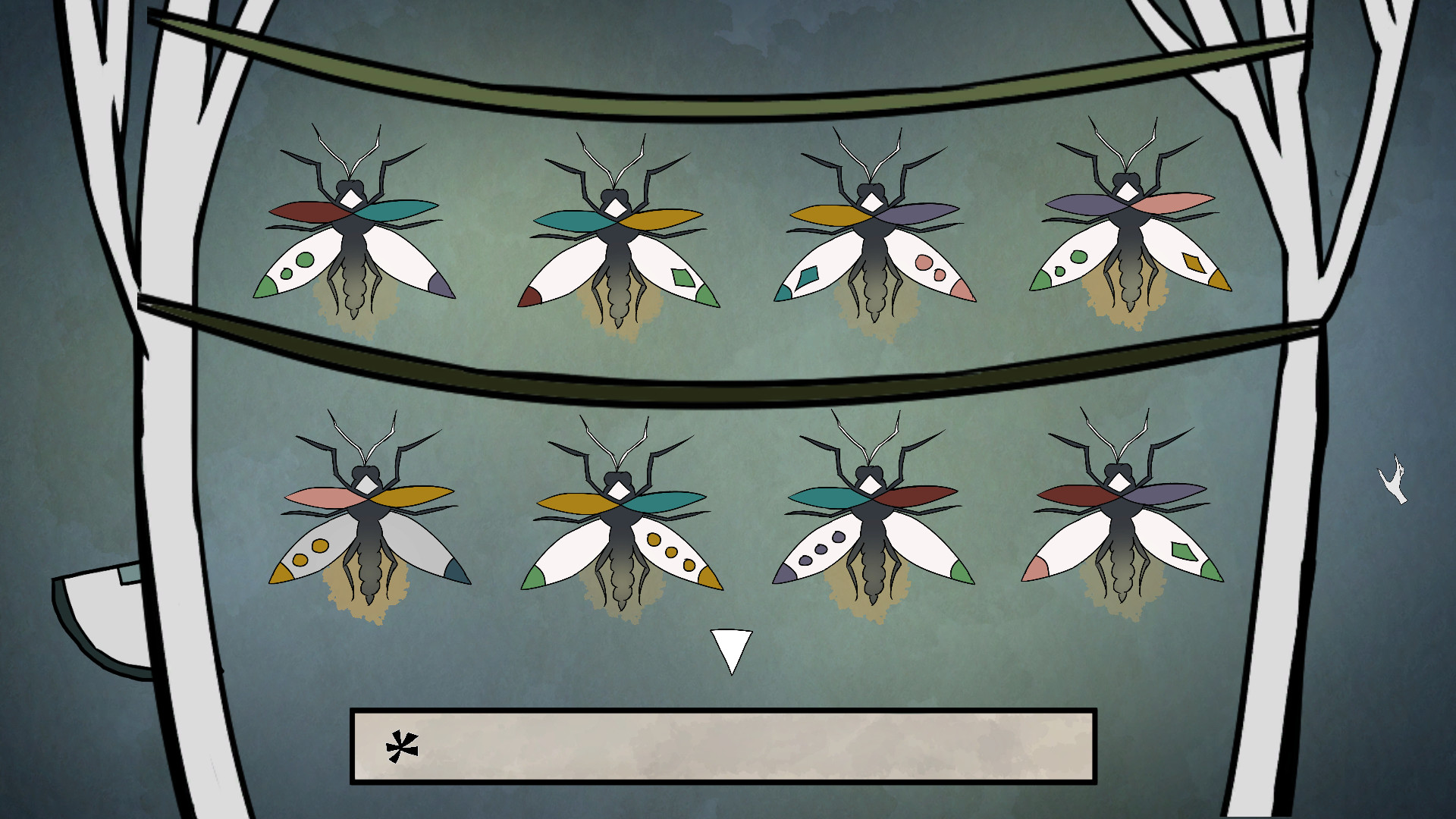Screen dimensions: 1456x819
Task: Click the white hand silhouette near right edge
Action: (1394, 478)
